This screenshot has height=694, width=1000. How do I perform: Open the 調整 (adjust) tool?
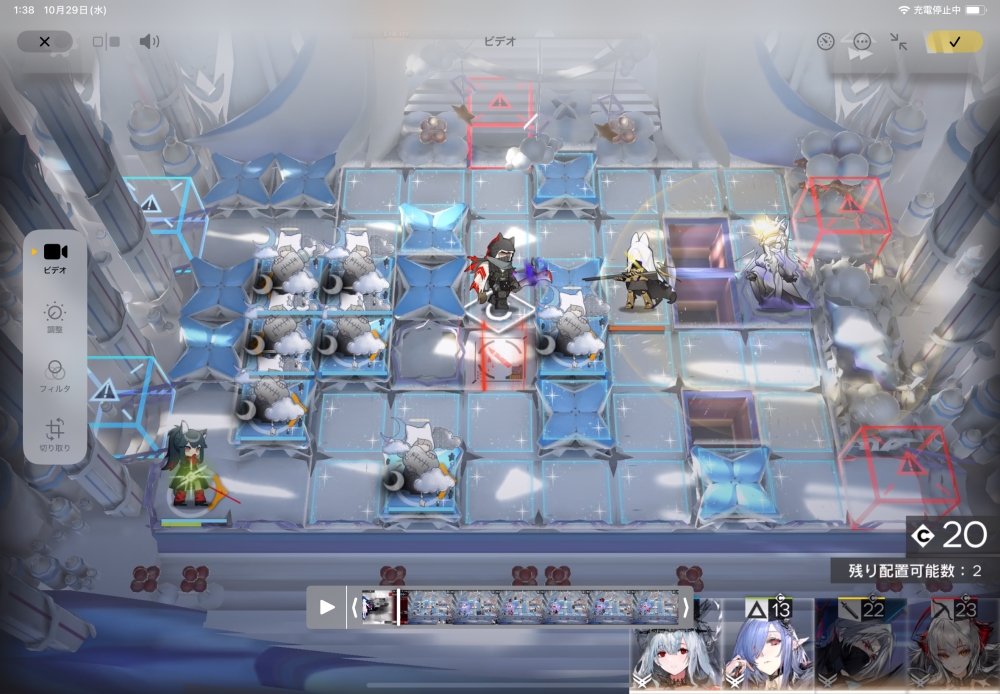pos(55,318)
